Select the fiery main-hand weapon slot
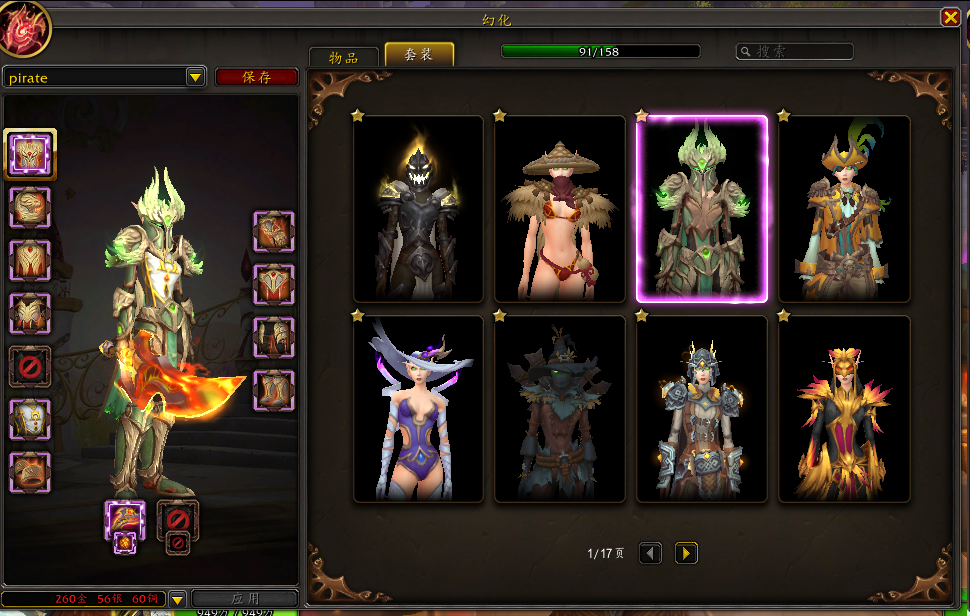Viewport: 970px width, 616px height. 125,520
